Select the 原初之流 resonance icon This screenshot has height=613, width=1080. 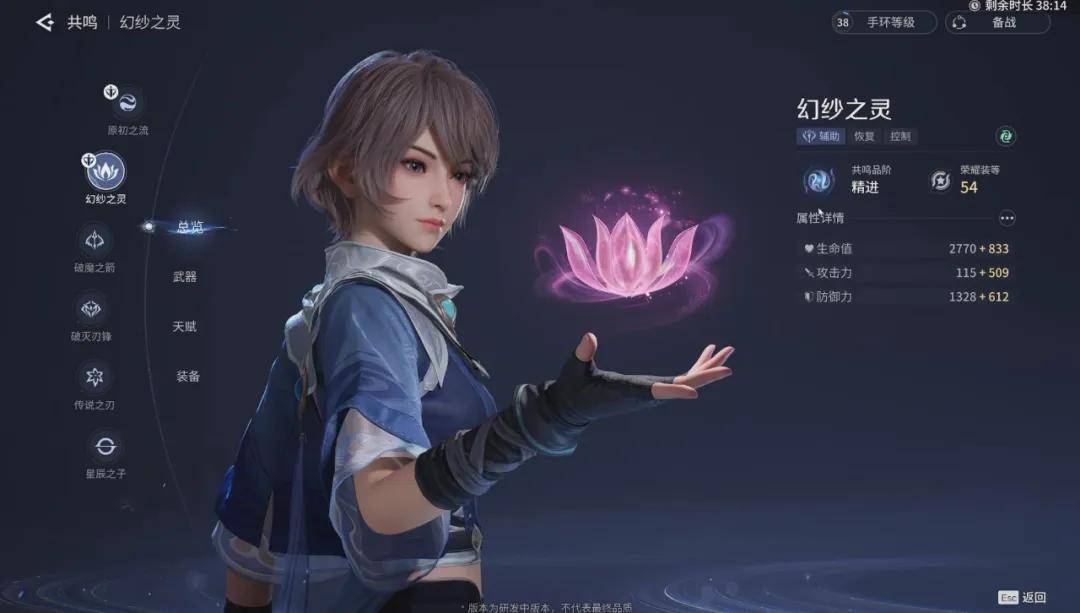(x=127, y=102)
